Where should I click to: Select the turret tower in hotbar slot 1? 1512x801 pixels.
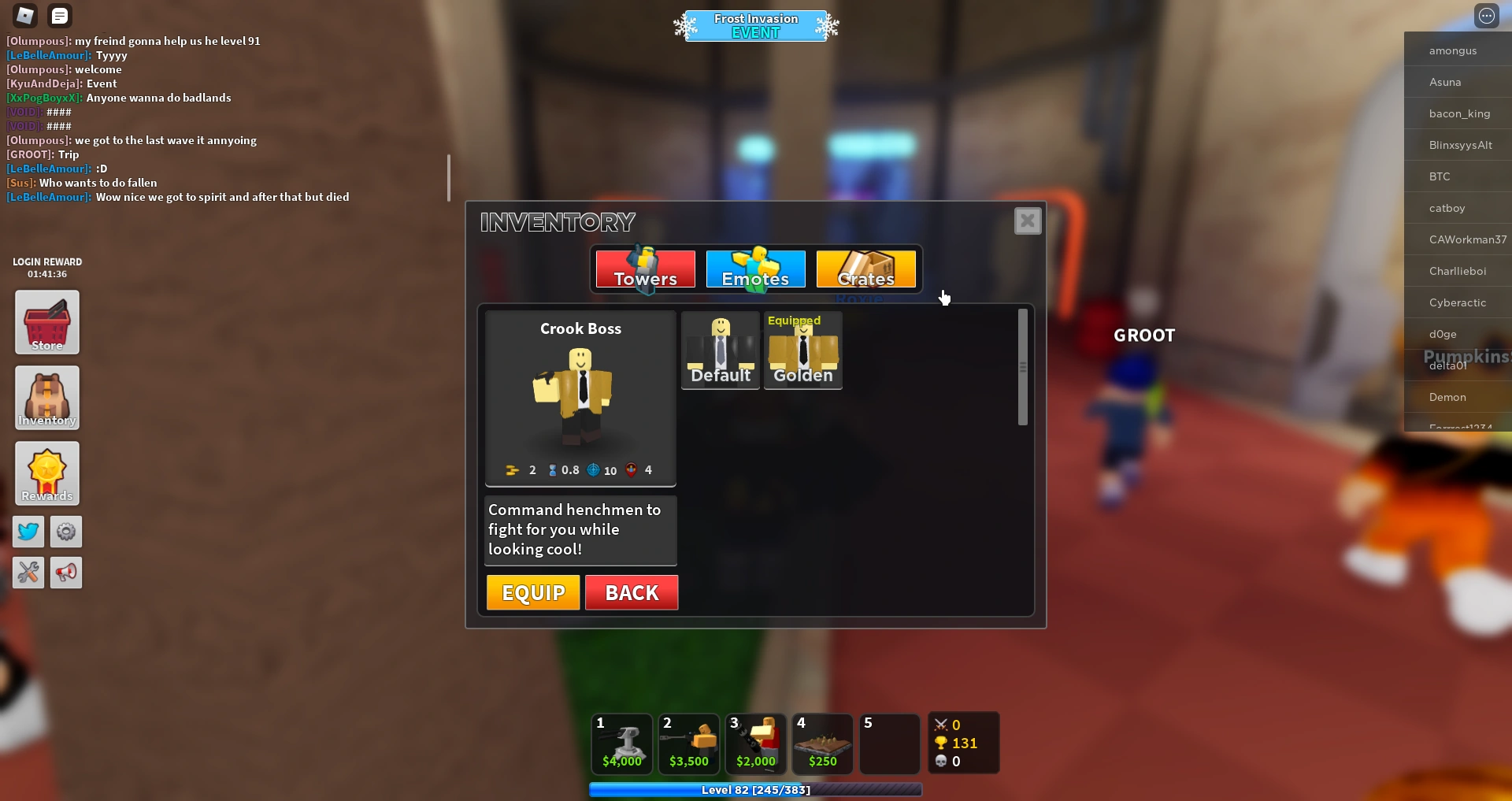[x=621, y=743]
